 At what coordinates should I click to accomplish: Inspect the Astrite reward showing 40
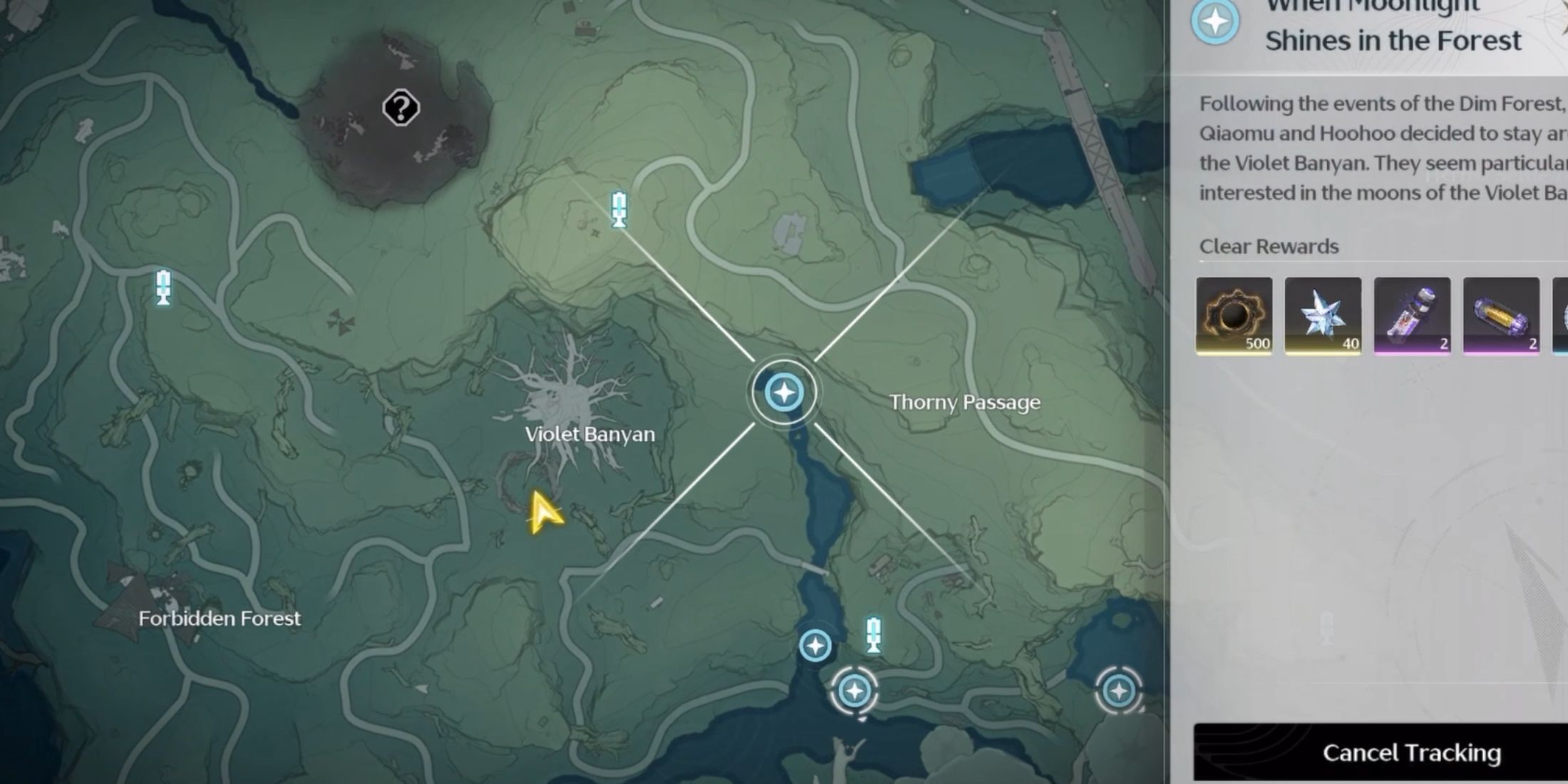[1323, 316]
